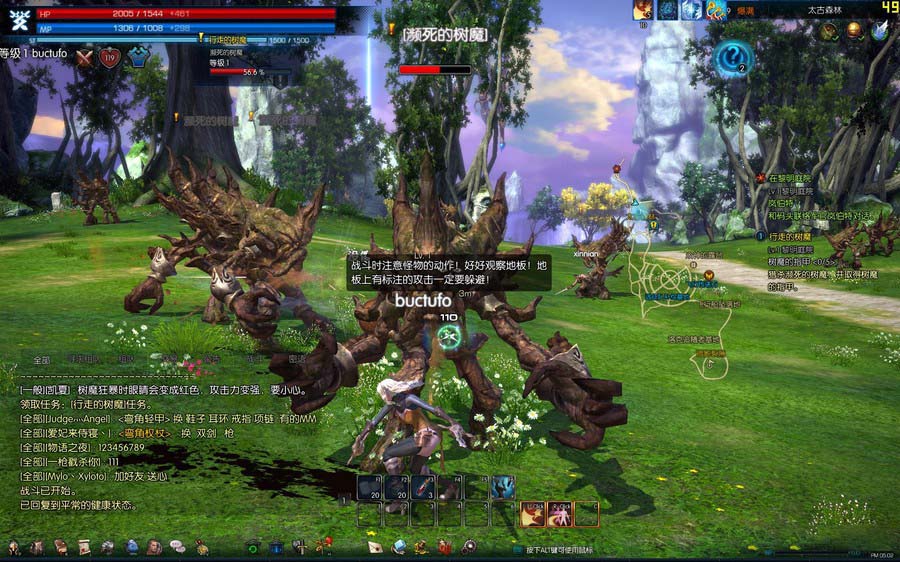Open the speech bubble chat menu icon
Viewport: 900px width, 562px height.
pyautogui.click(x=177, y=547)
